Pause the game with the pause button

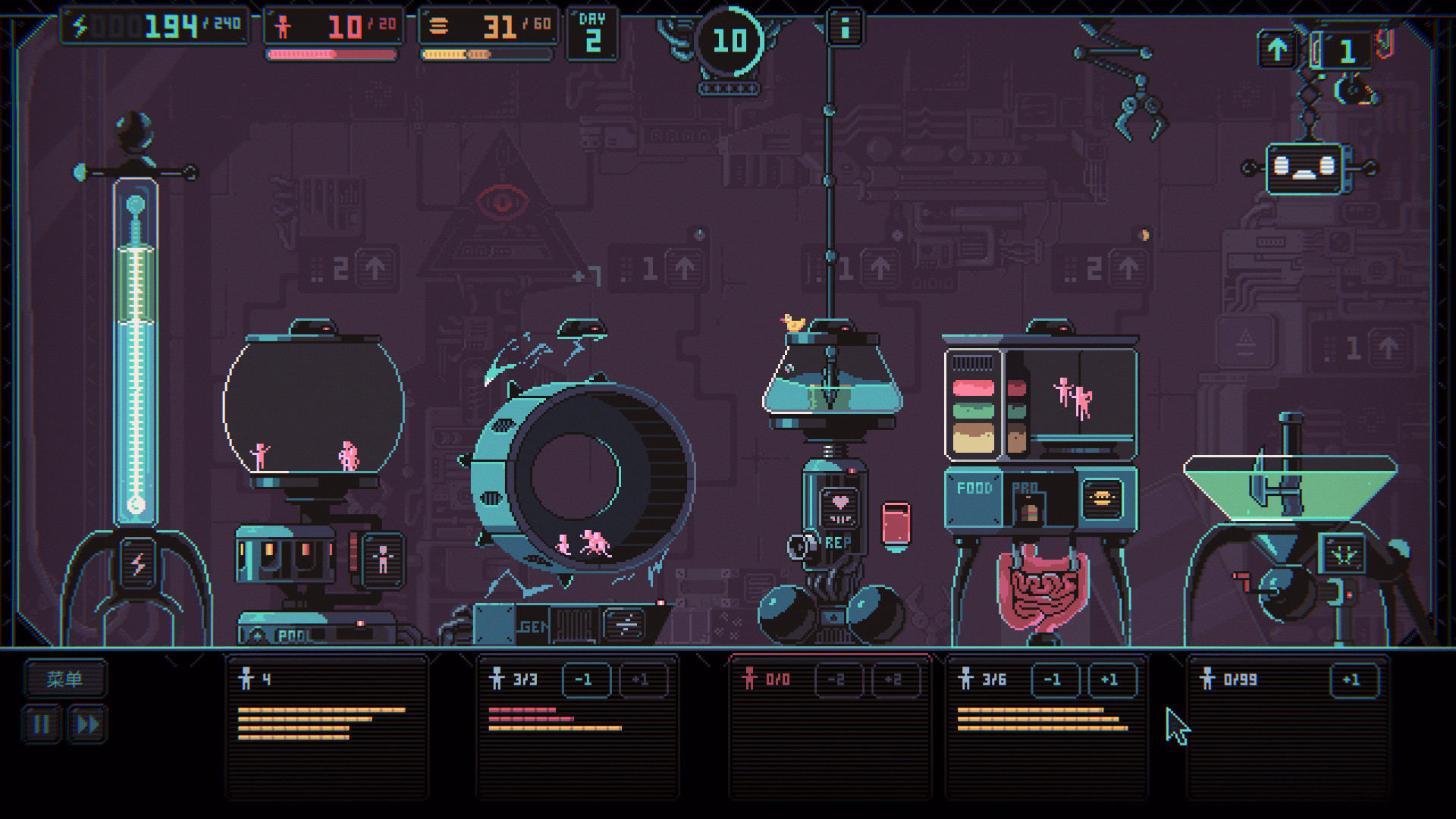pos(42,723)
